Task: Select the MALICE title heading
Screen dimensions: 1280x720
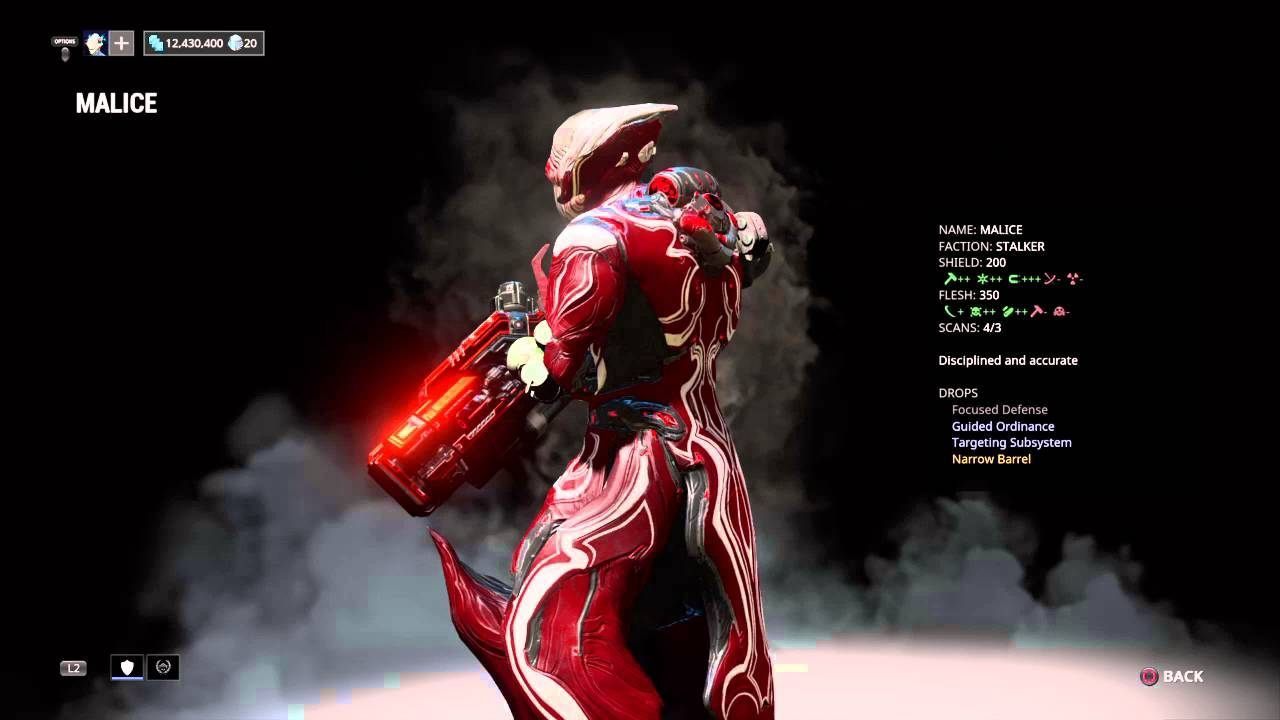Action: (115, 103)
